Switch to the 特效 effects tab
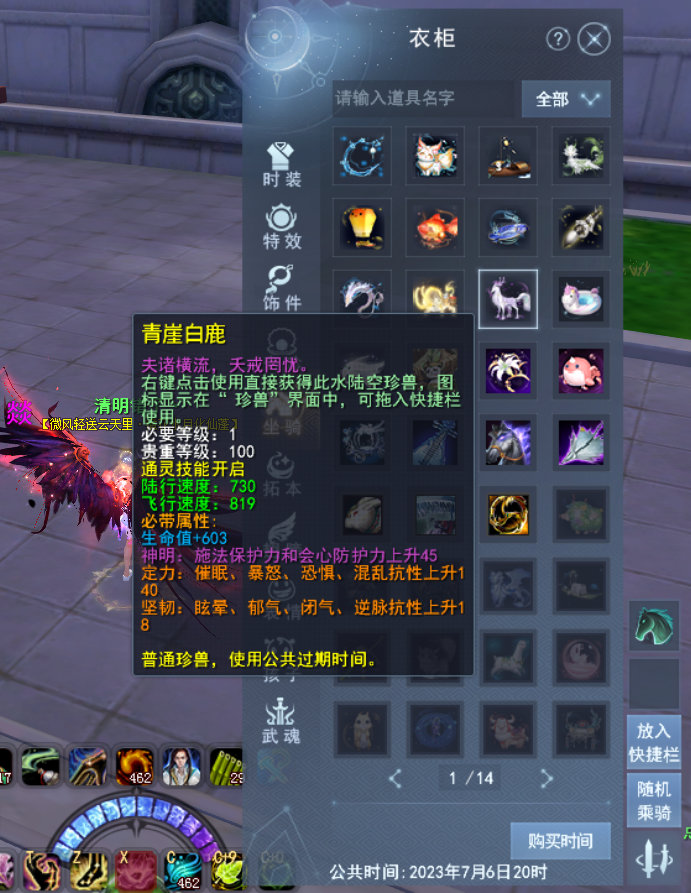The width and height of the screenshot is (691, 893). tap(282, 227)
